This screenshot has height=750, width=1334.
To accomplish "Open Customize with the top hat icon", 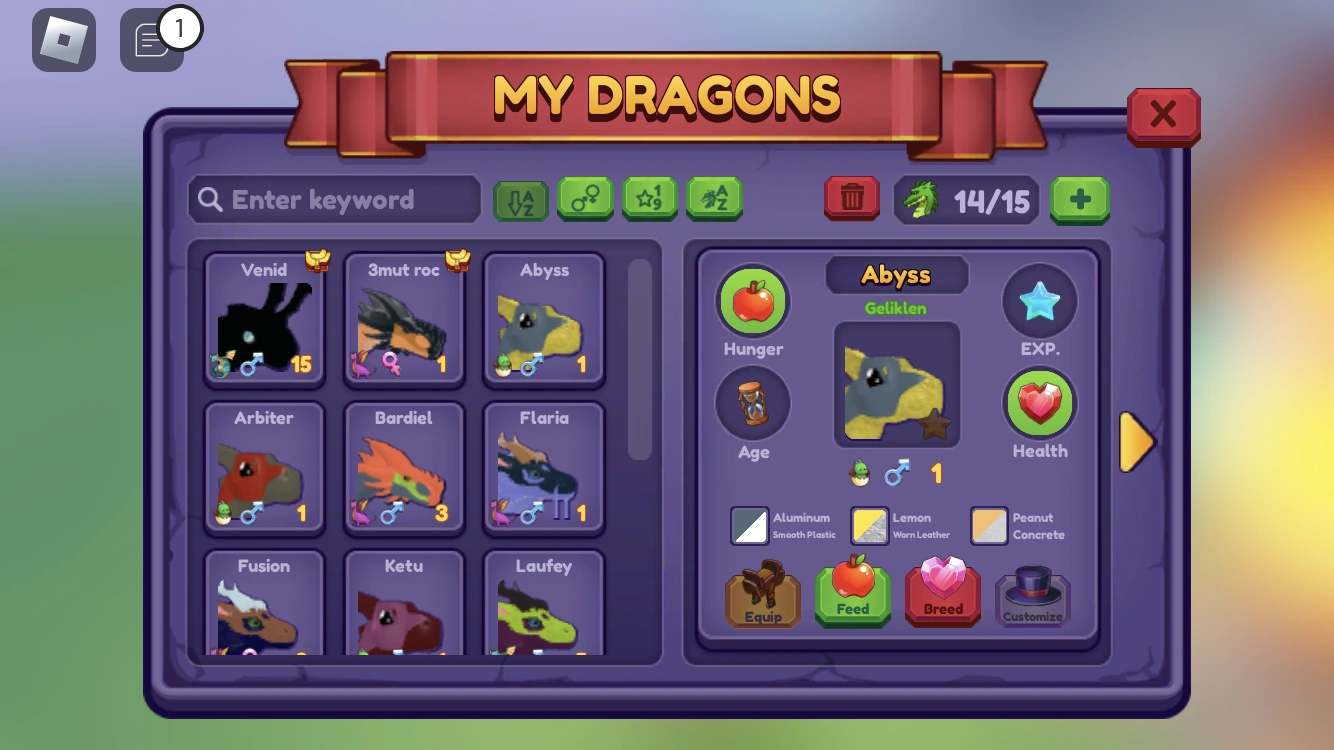I will click(1032, 596).
